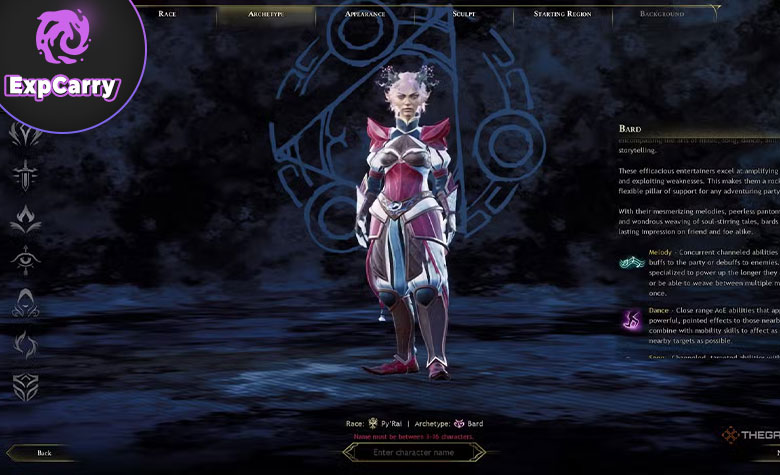
Task: Switch to the Race tab
Action: [x=167, y=14]
